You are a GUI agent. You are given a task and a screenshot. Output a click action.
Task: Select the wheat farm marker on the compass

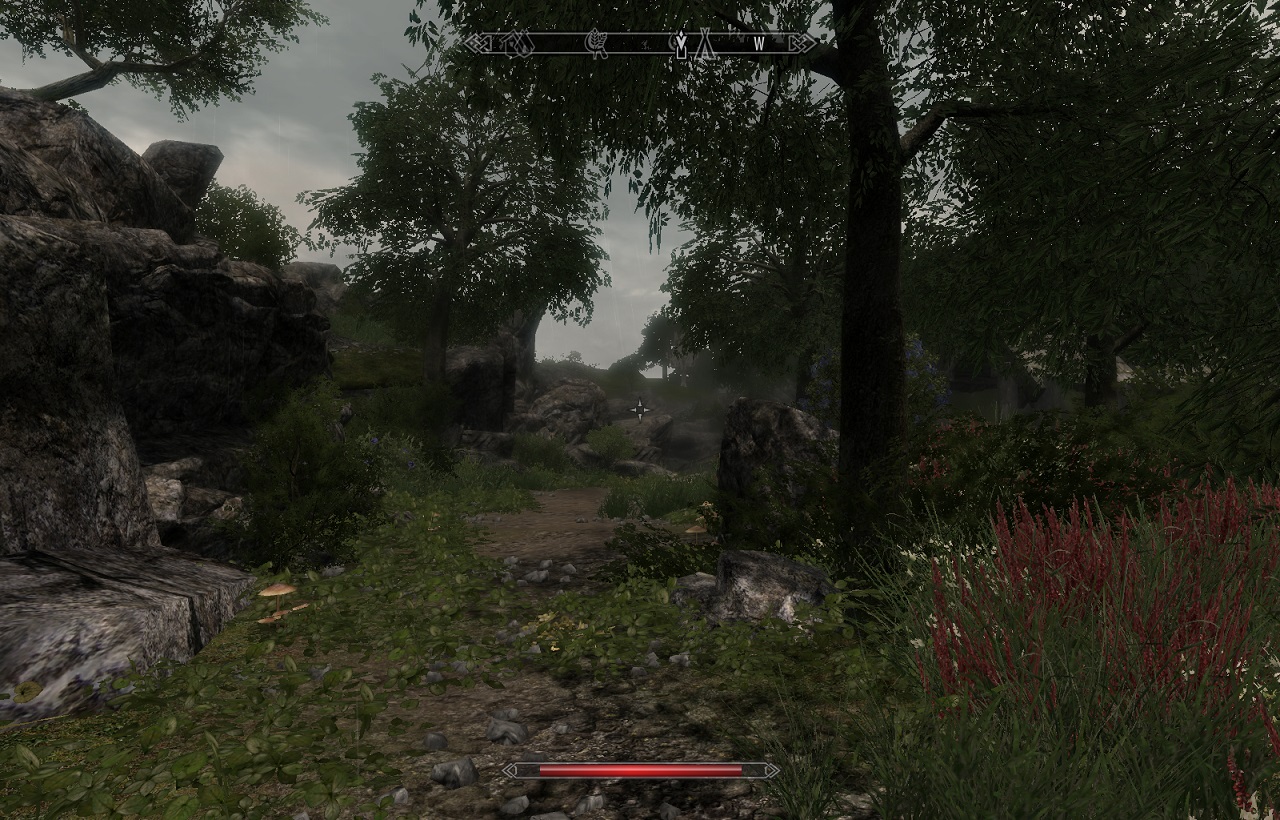[x=596, y=43]
